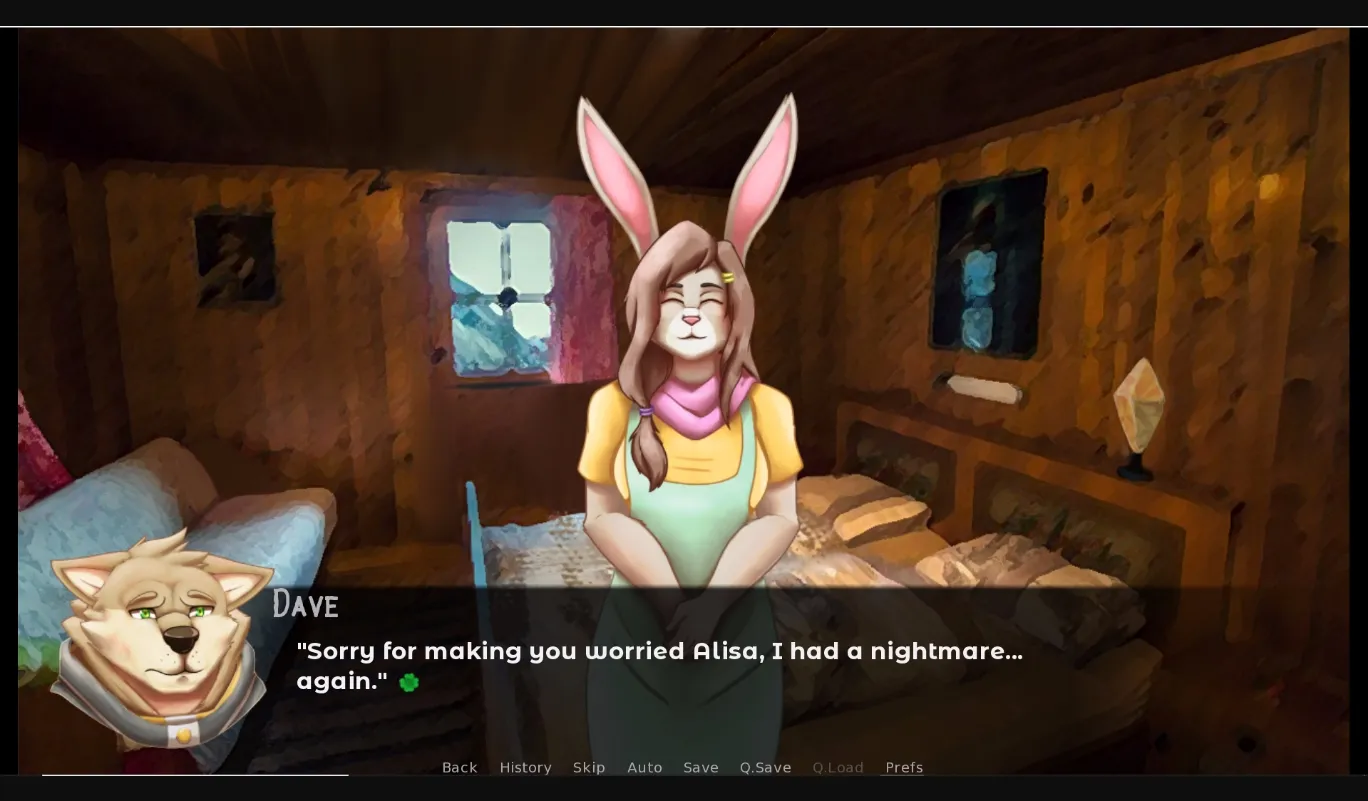Click Back to rewind the dialogue

click(459, 767)
